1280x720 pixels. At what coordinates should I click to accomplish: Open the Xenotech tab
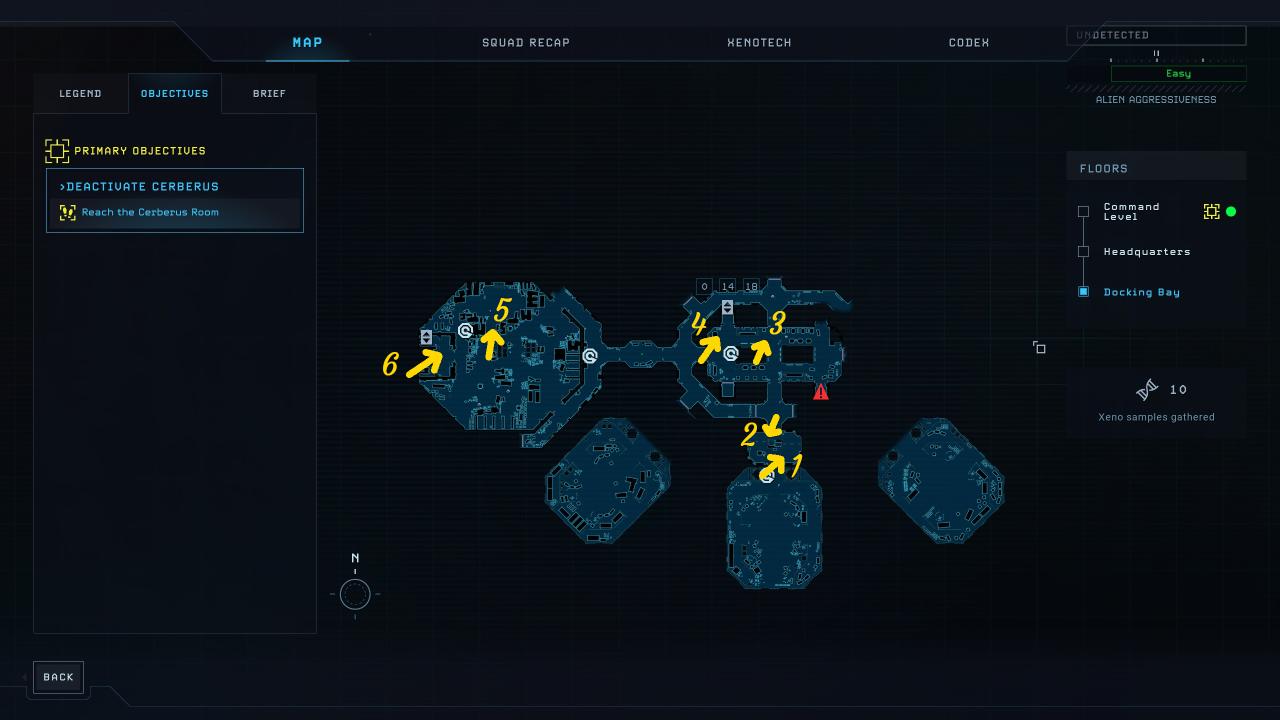(759, 43)
